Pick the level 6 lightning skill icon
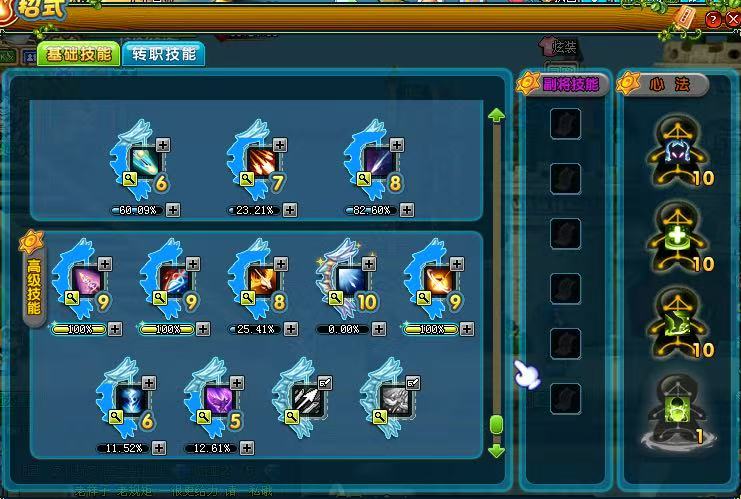 click(128, 397)
